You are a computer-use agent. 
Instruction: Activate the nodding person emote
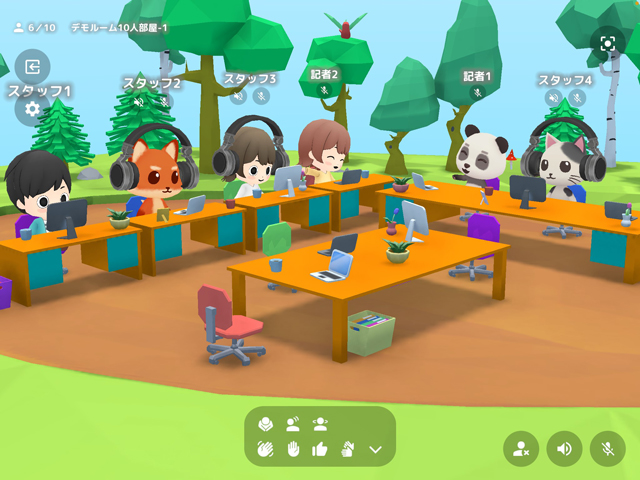293,423
